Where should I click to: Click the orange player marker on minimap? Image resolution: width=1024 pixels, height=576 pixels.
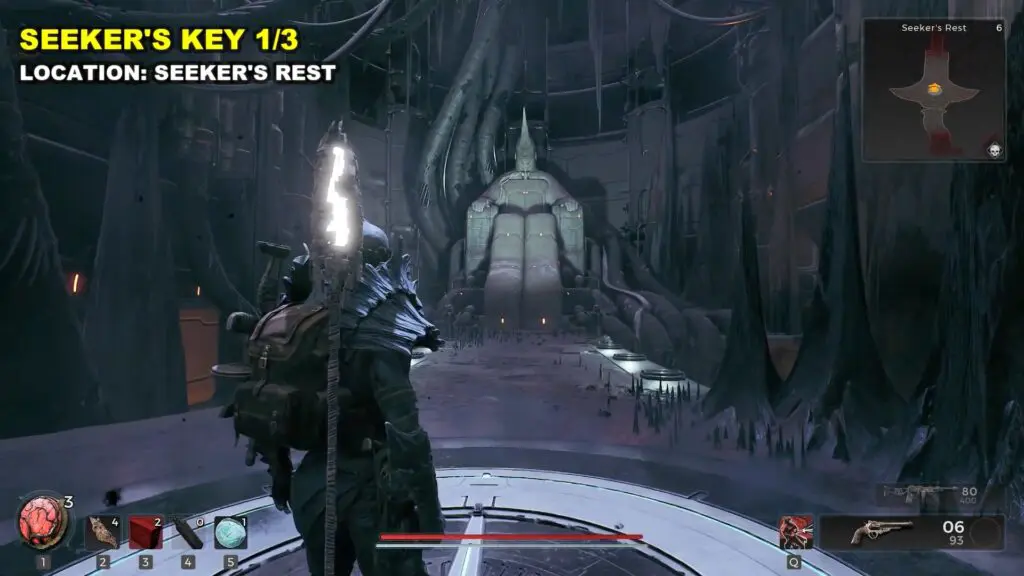[933, 89]
